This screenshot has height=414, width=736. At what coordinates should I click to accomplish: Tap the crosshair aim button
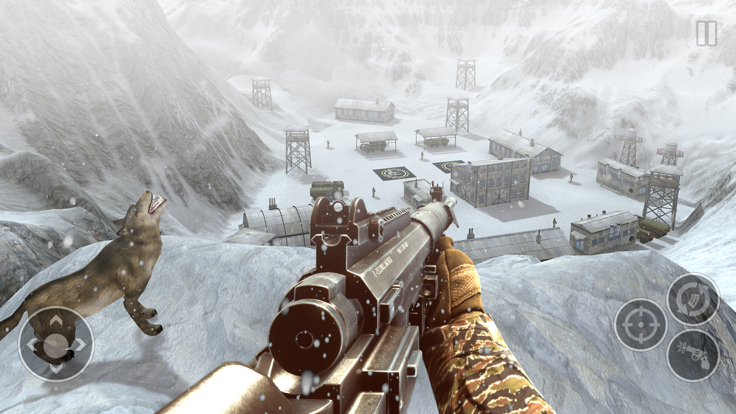tap(640, 324)
